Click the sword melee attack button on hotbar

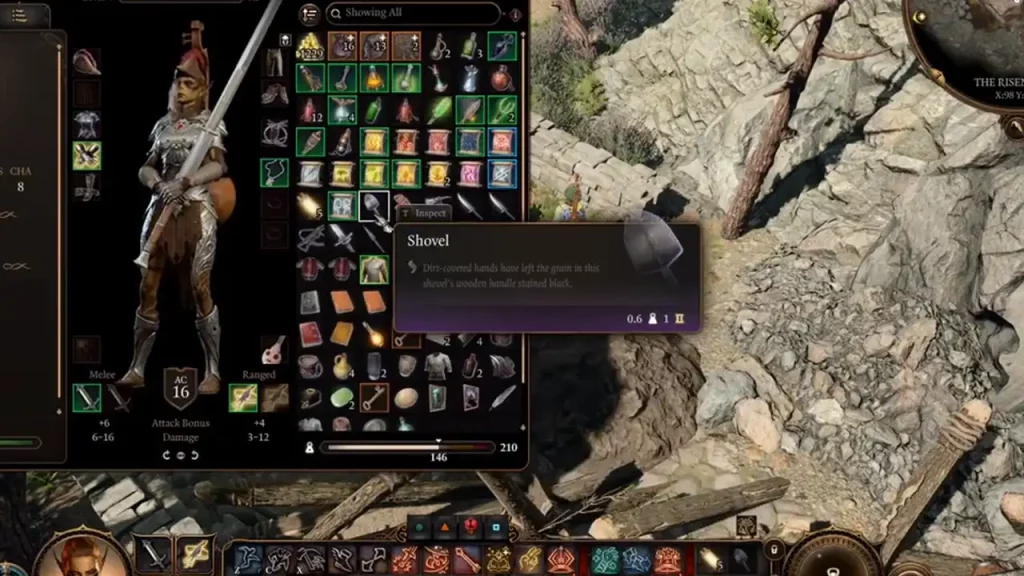pos(154,554)
